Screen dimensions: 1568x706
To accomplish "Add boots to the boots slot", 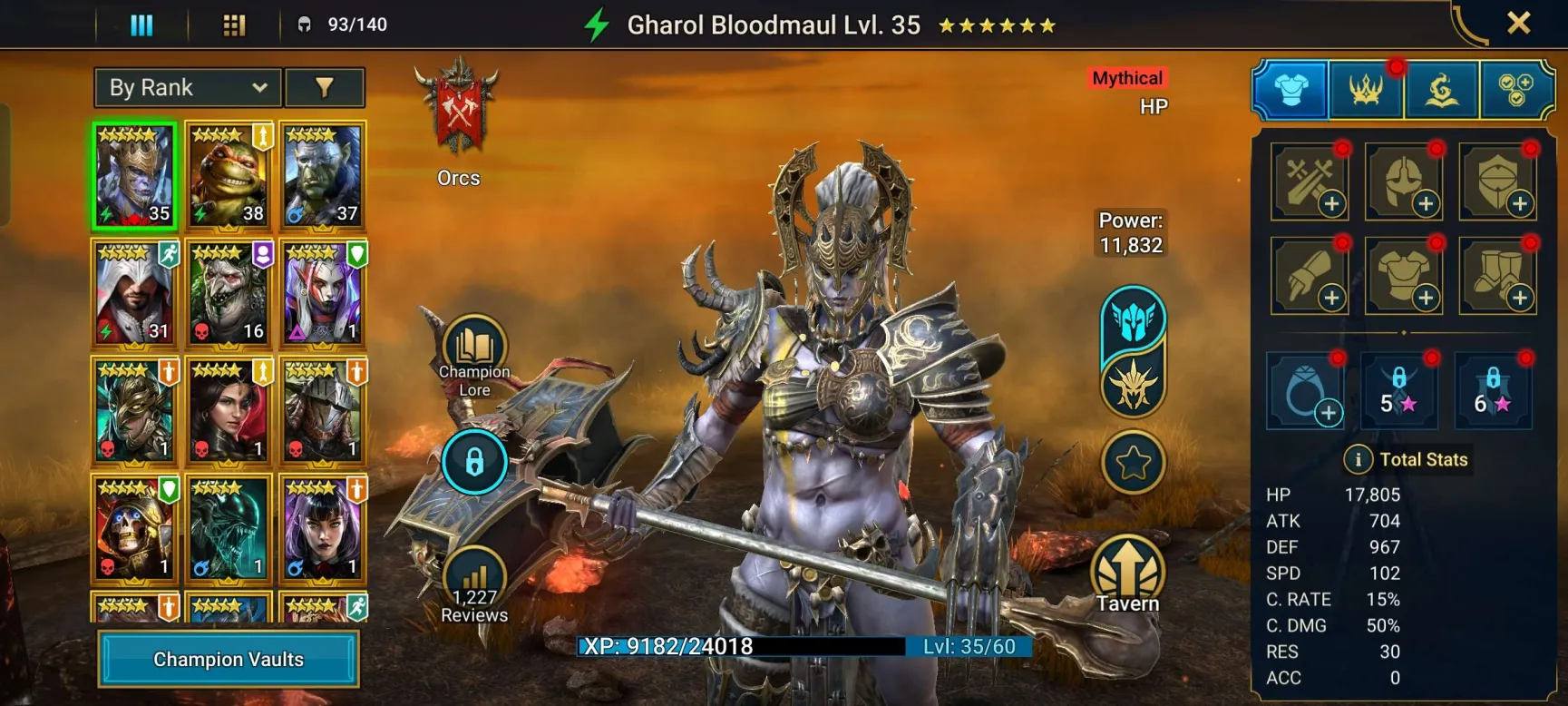I will coord(1497,276).
